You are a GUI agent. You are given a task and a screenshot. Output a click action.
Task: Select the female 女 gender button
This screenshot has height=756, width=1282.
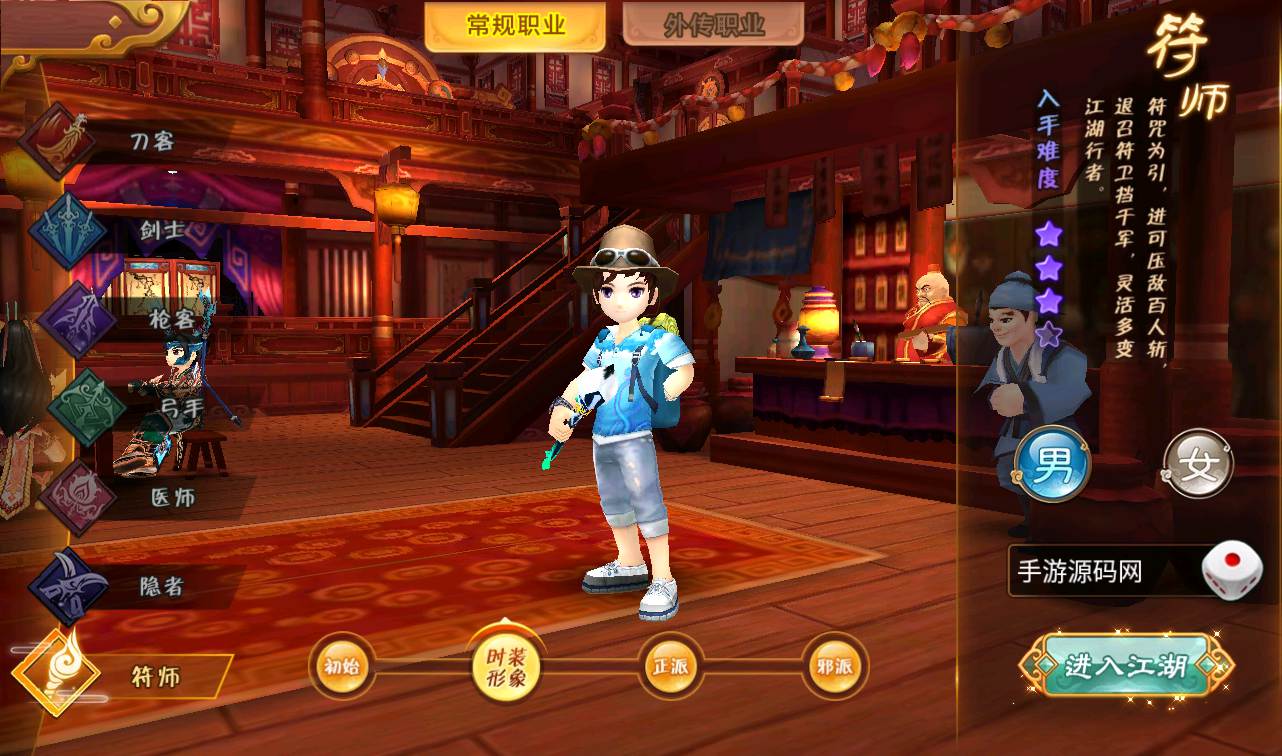pyautogui.click(x=1198, y=465)
